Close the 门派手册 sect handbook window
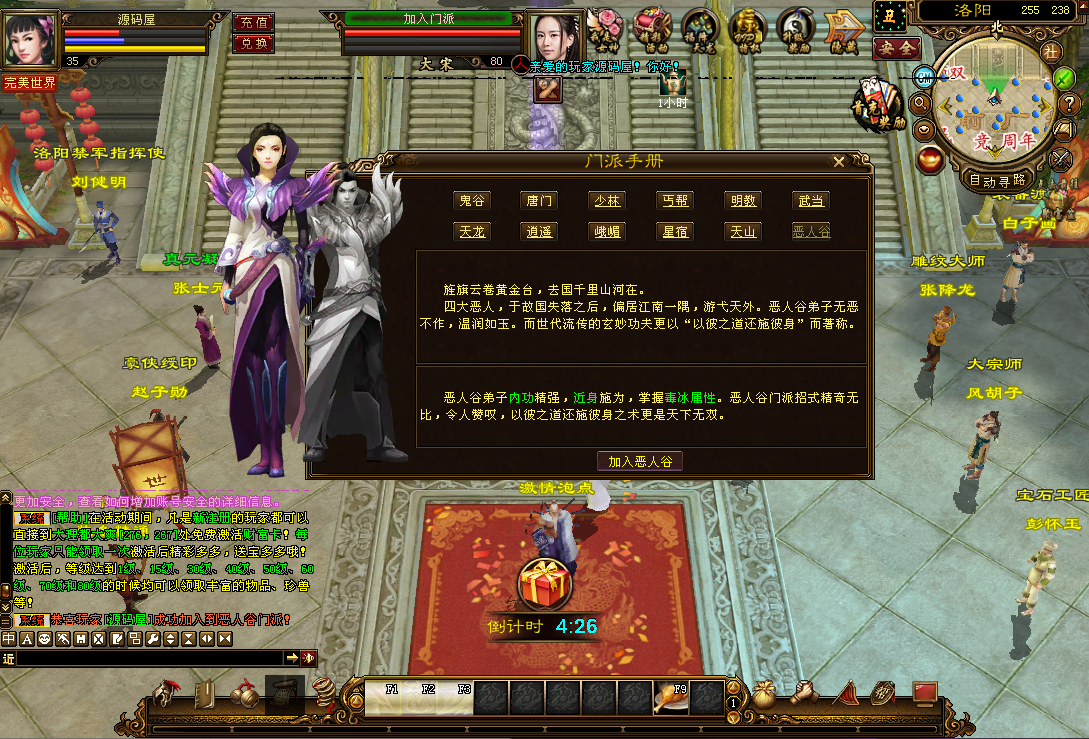 tap(839, 161)
